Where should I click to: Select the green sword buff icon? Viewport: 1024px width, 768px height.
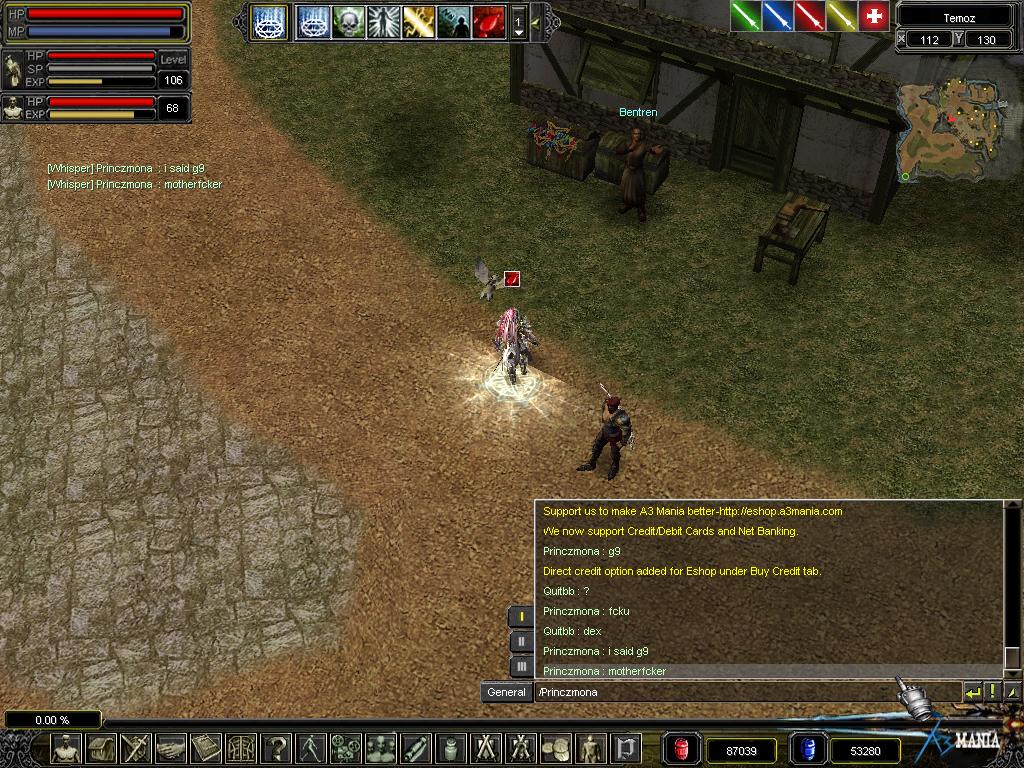click(745, 16)
